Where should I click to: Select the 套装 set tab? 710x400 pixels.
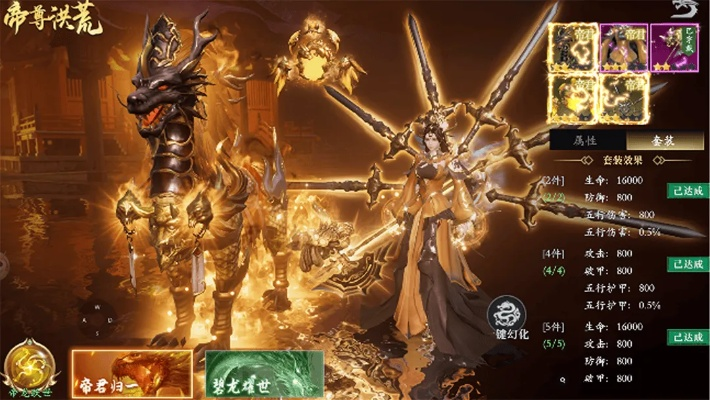[665, 141]
